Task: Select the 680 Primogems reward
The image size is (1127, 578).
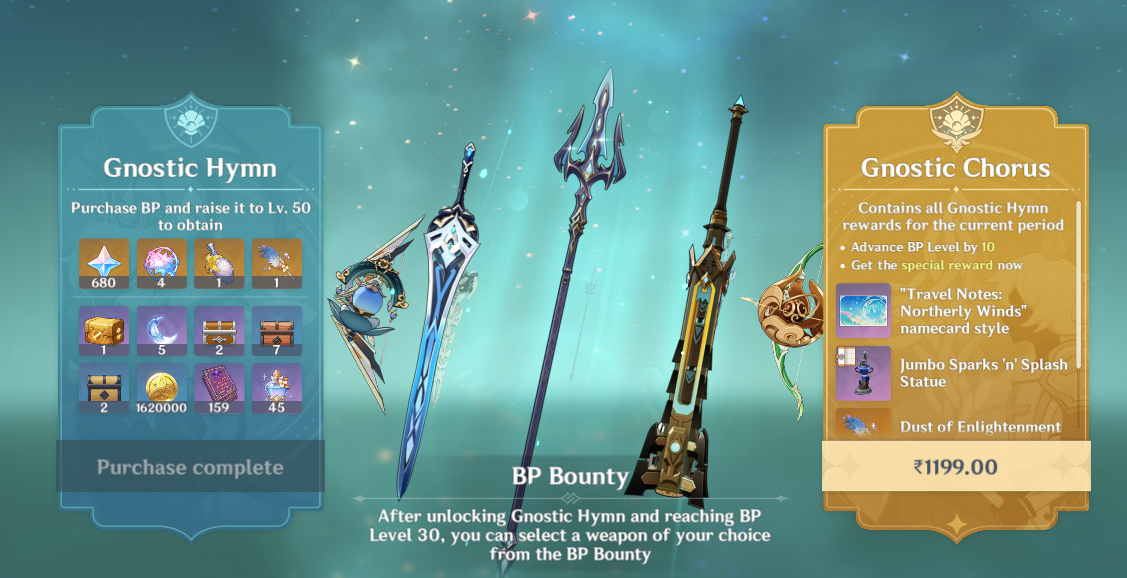Action: 105,263
